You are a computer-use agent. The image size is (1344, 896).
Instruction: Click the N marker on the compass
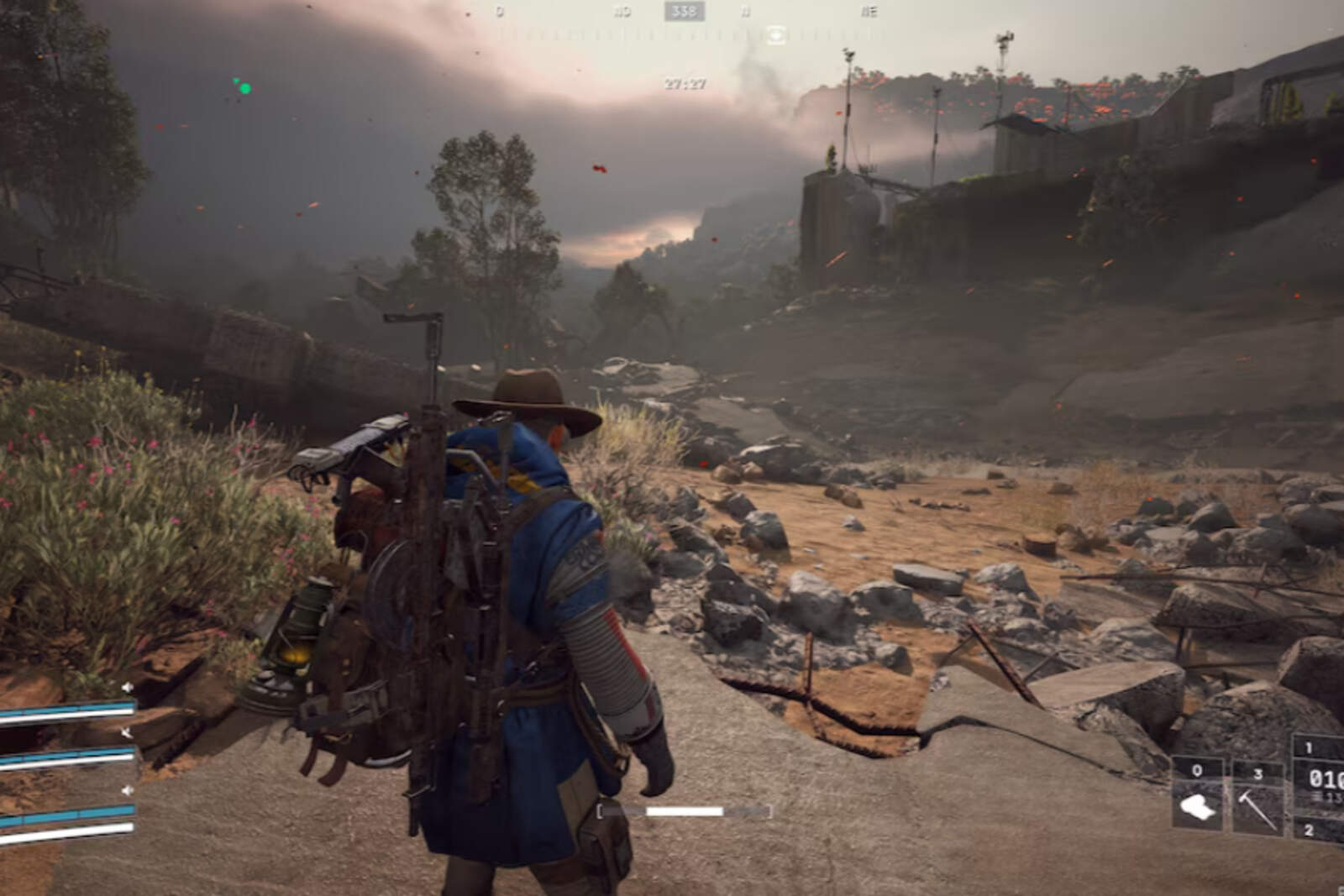tap(745, 11)
